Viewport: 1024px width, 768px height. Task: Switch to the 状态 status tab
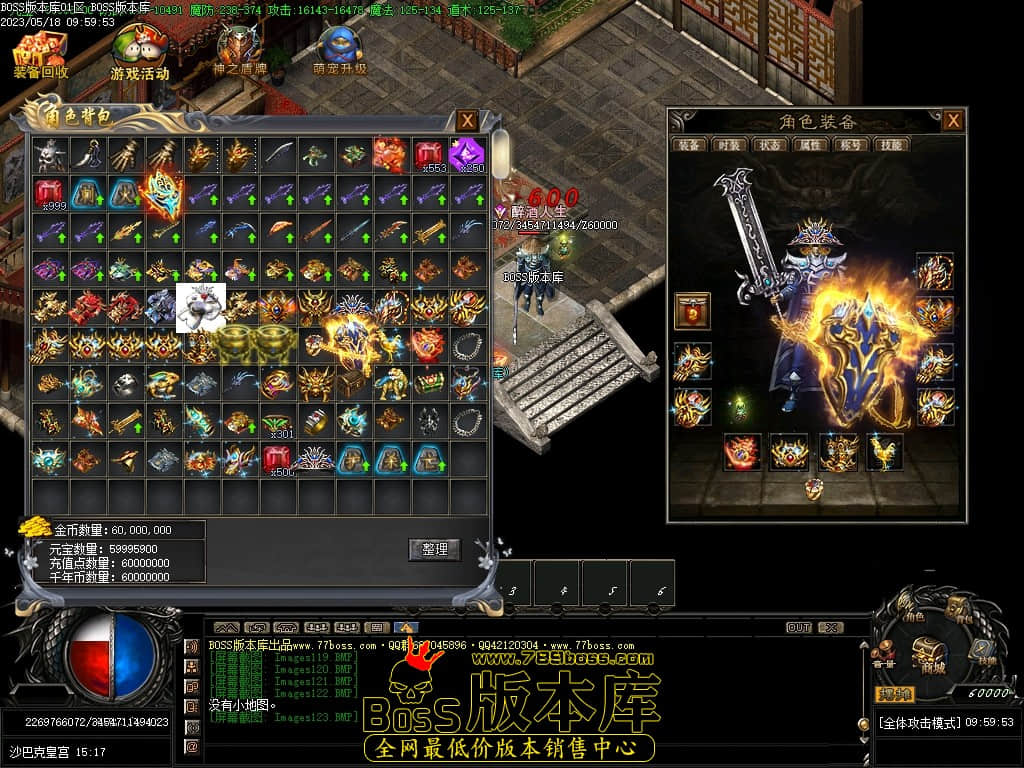769,145
